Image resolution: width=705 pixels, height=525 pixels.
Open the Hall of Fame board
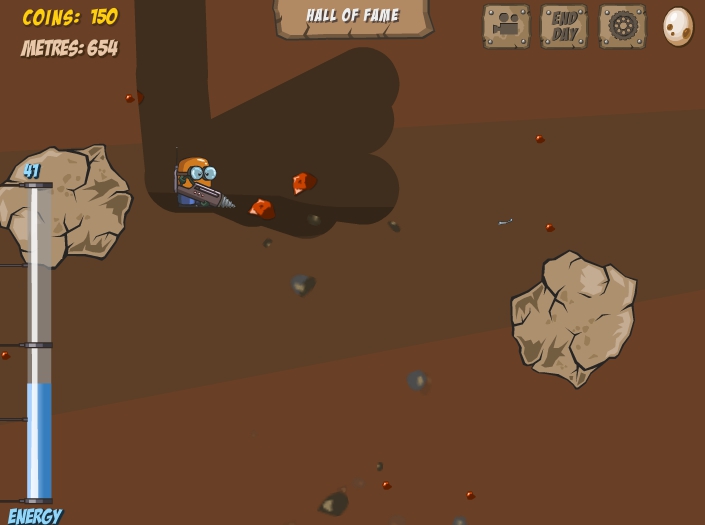click(352, 17)
